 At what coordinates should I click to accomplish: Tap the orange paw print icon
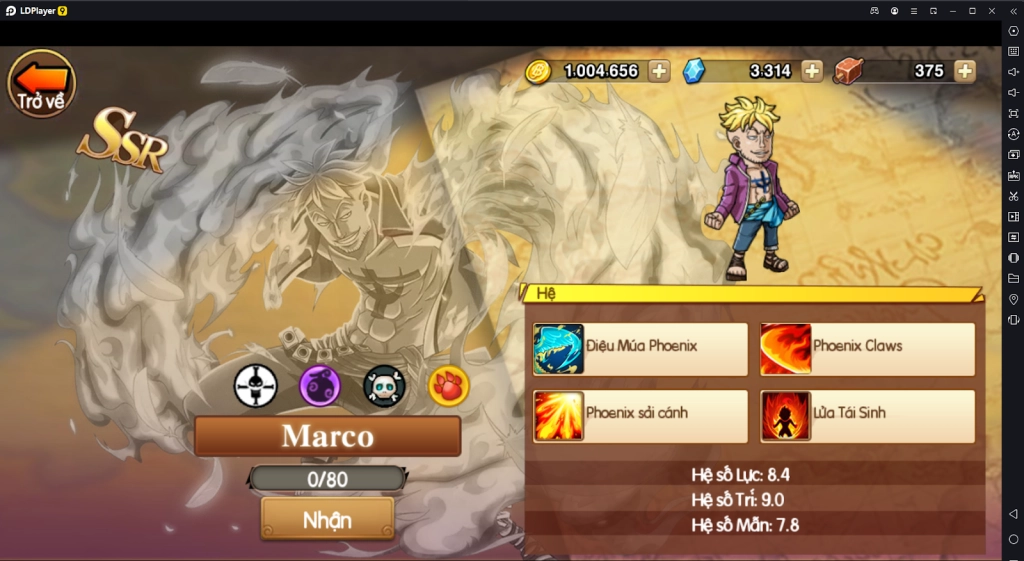pyautogui.click(x=448, y=386)
